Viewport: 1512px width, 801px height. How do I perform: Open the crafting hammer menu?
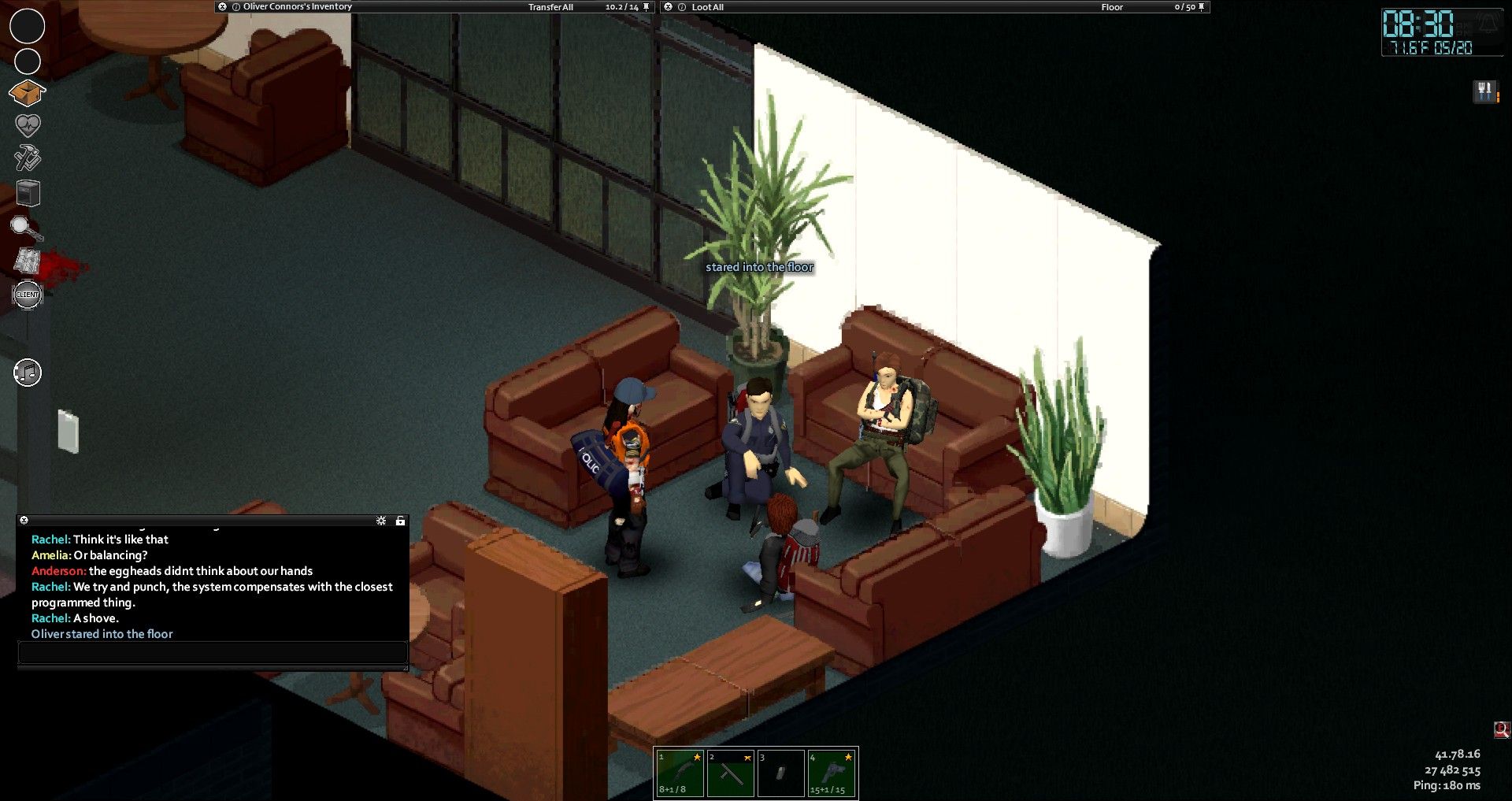pyautogui.click(x=28, y=158)
